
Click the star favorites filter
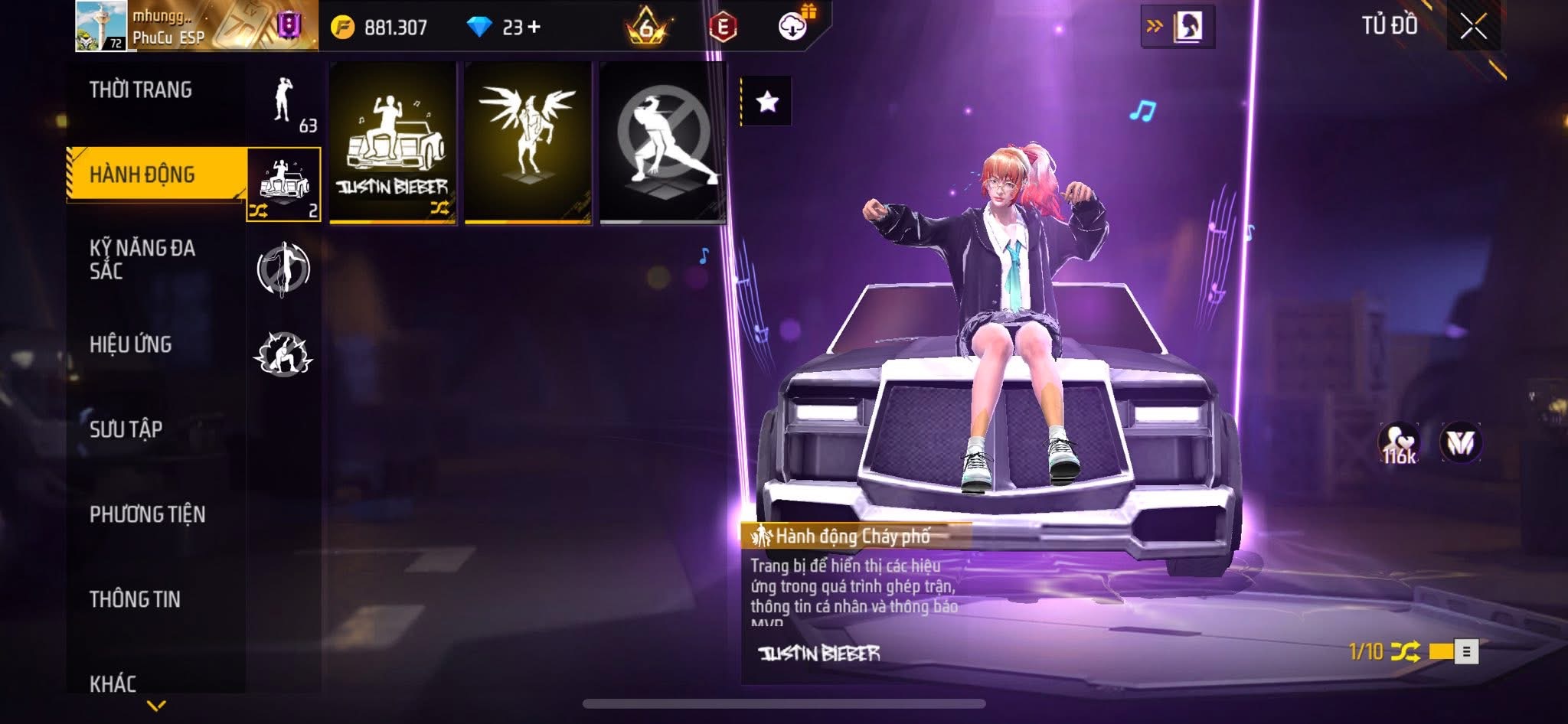[x=767, y=102]
